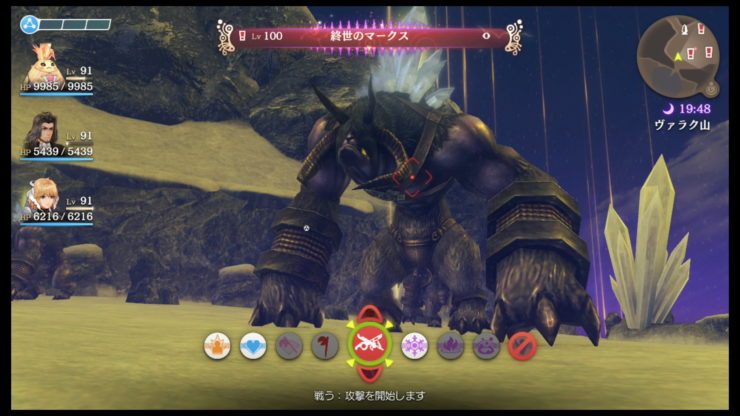Click the 終世のマークス enemy target banner
The image size is (740, 416).
(x=370, y=36)
